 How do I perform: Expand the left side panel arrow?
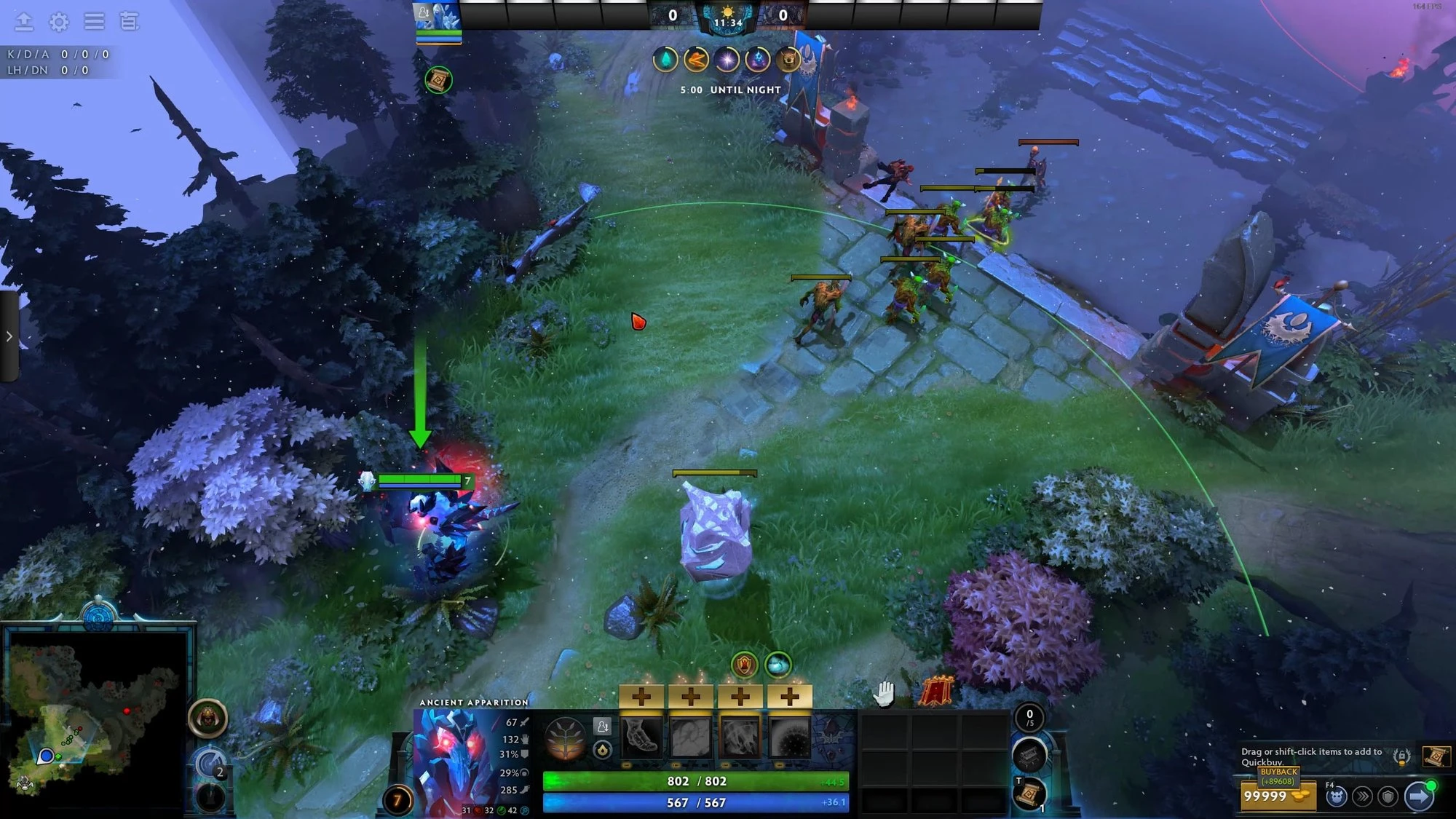(9, 336)
